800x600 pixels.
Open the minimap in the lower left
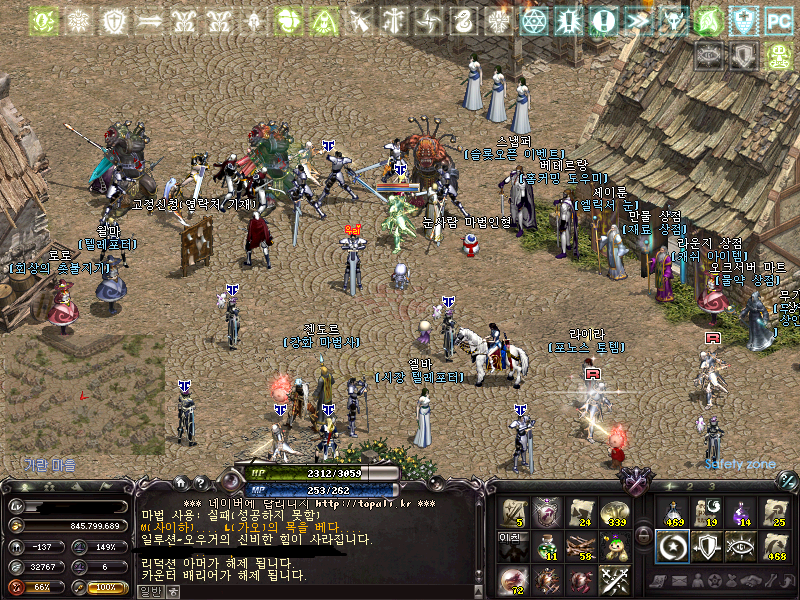[82, 400]
